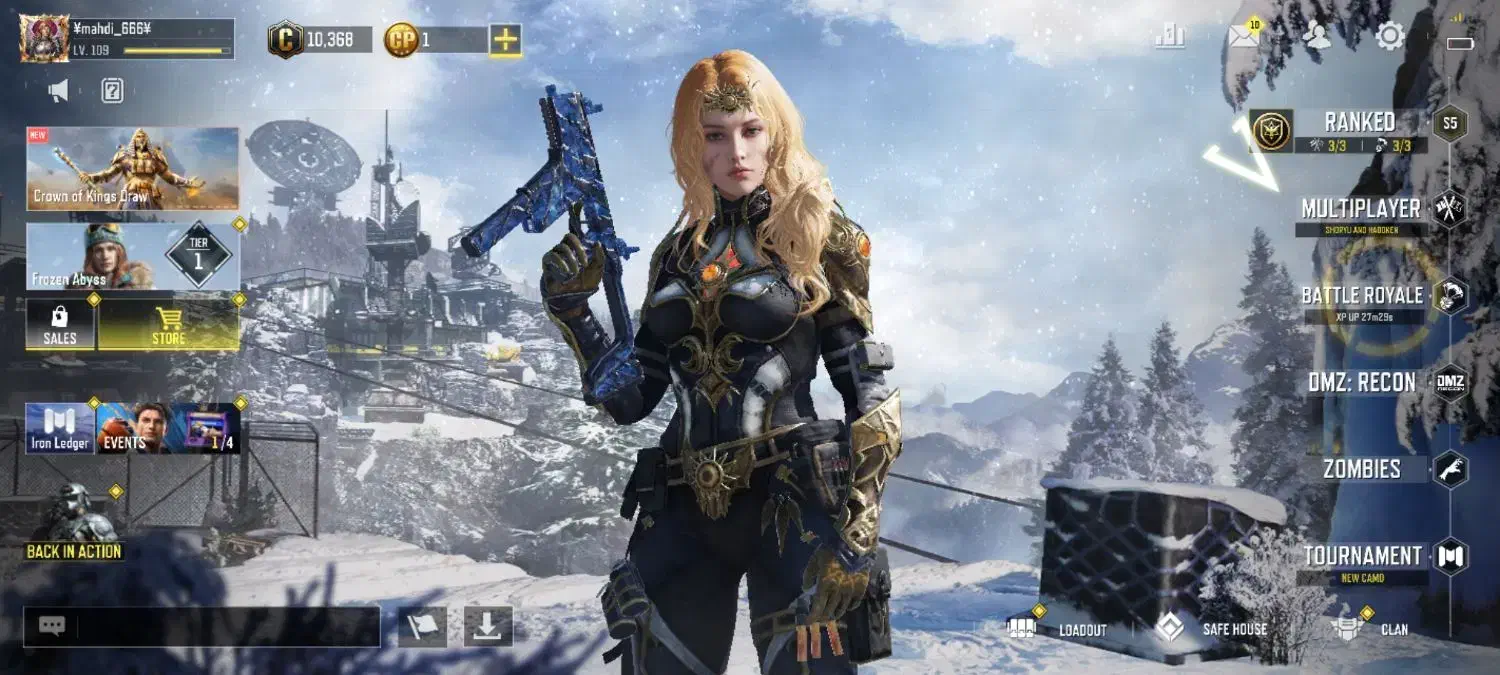The width and height of the screenshot is (1500, 675).
Task: Open the Store
Action: point(168,325)
